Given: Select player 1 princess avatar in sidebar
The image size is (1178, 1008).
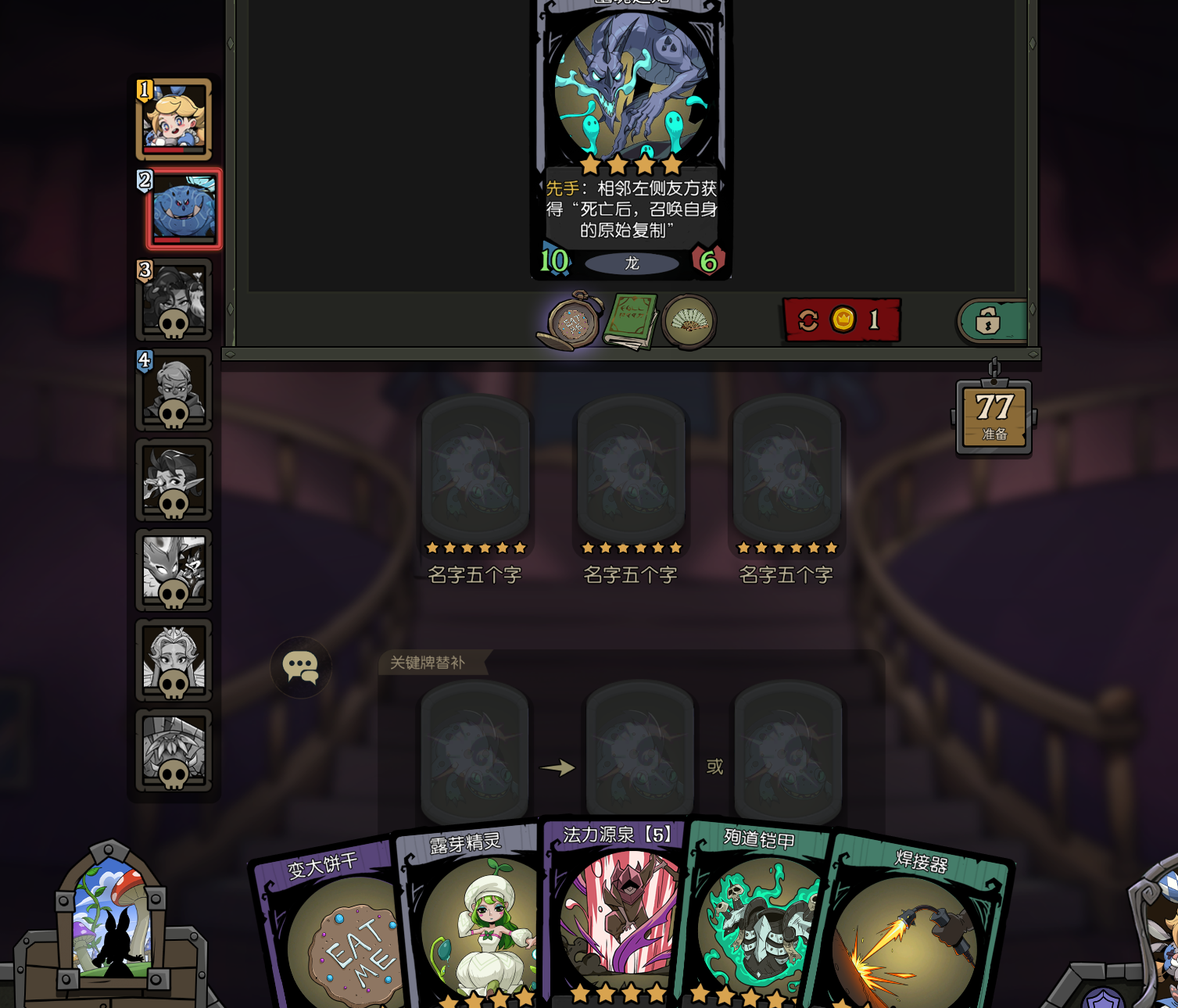Looking at the screenshot, I should click(x=174, y=119).
